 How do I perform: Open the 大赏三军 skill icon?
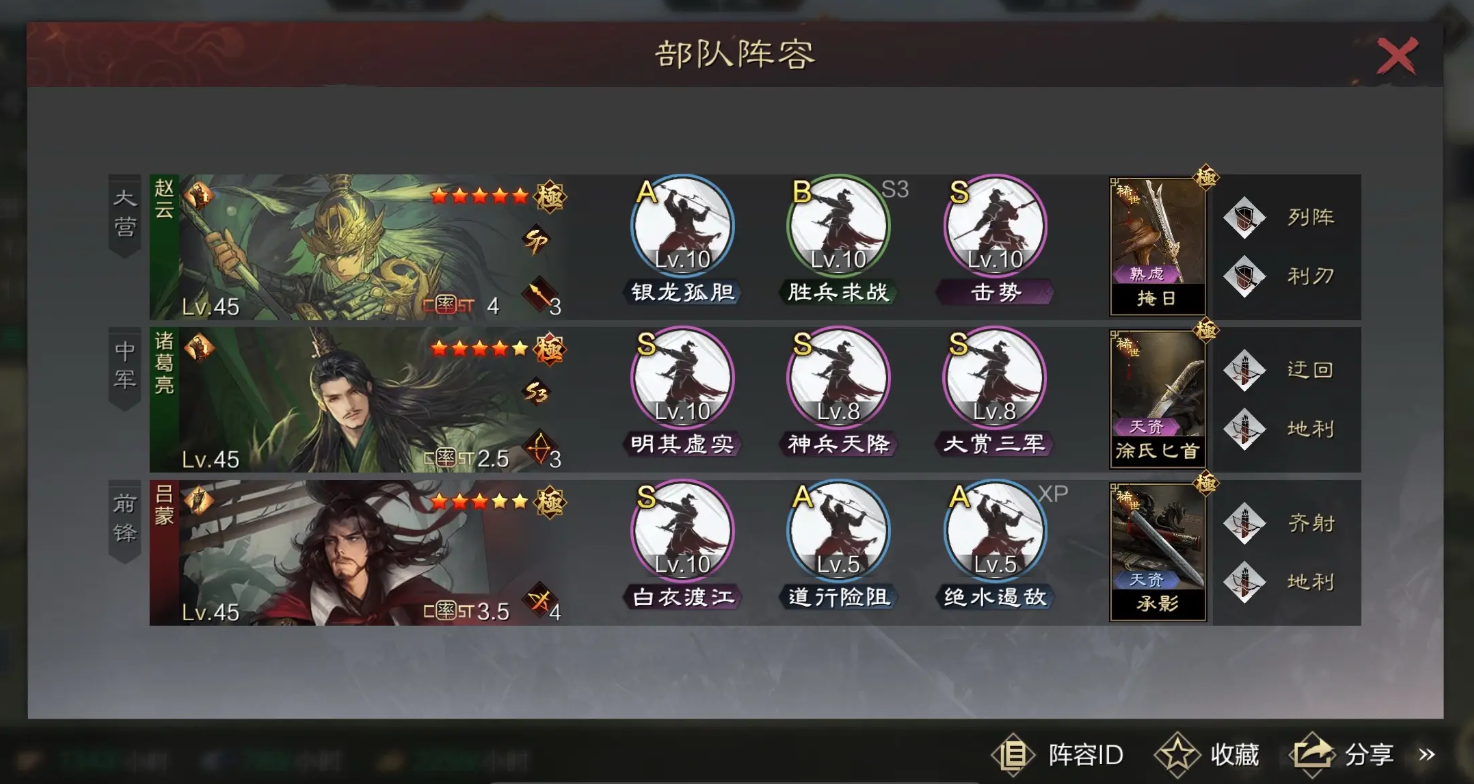pyautogui.click(x=994, y=380)
